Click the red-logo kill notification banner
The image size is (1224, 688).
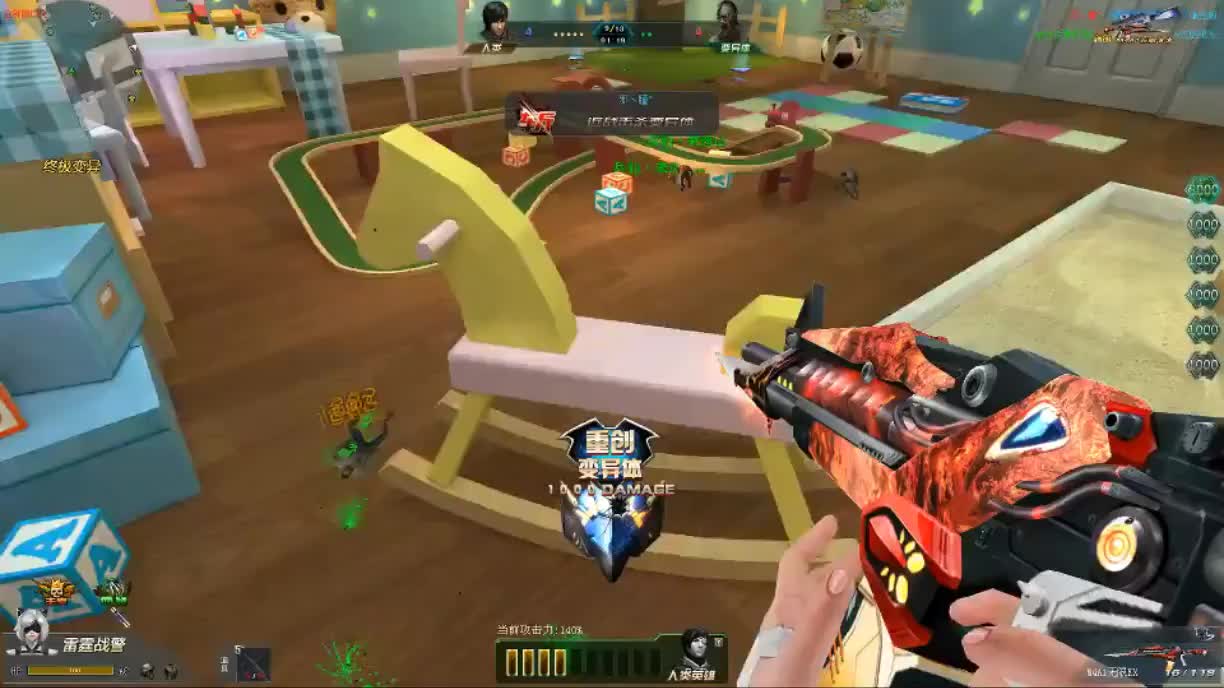[612, 115]
